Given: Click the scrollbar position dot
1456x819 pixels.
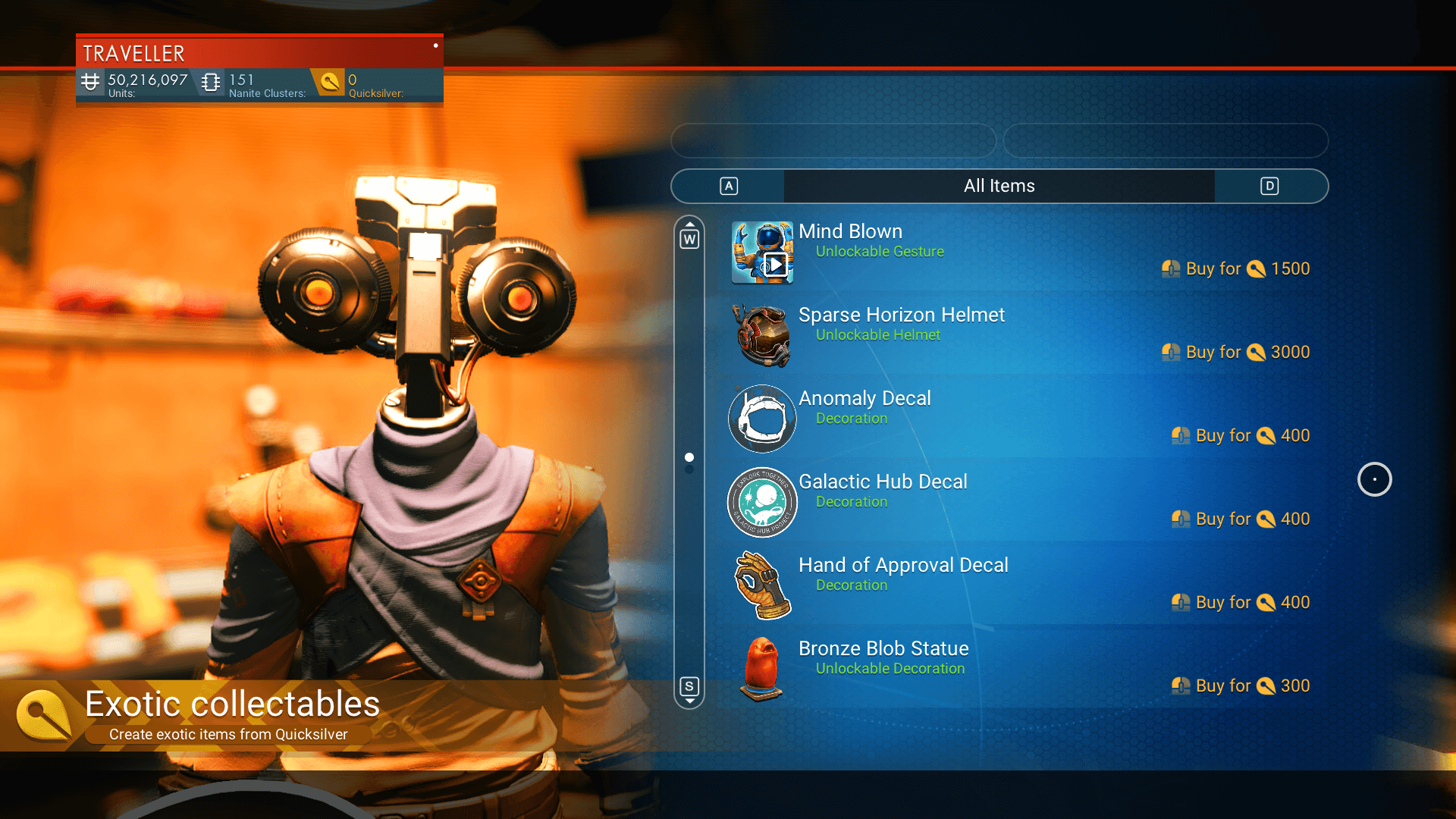Looking at the screenshot, I should pos(689,457).
